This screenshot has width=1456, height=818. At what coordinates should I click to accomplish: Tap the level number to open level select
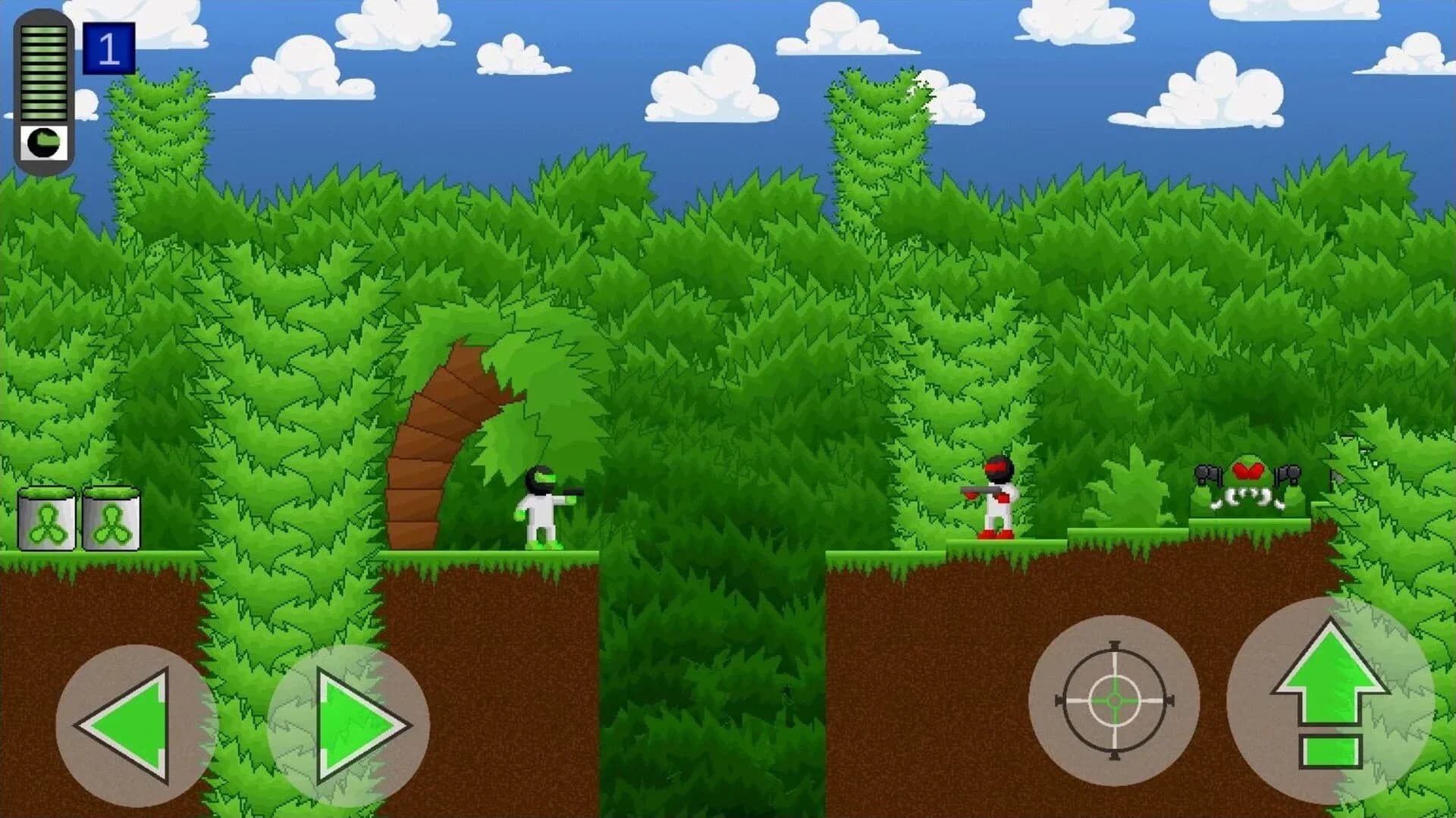(x=111, y=47)
